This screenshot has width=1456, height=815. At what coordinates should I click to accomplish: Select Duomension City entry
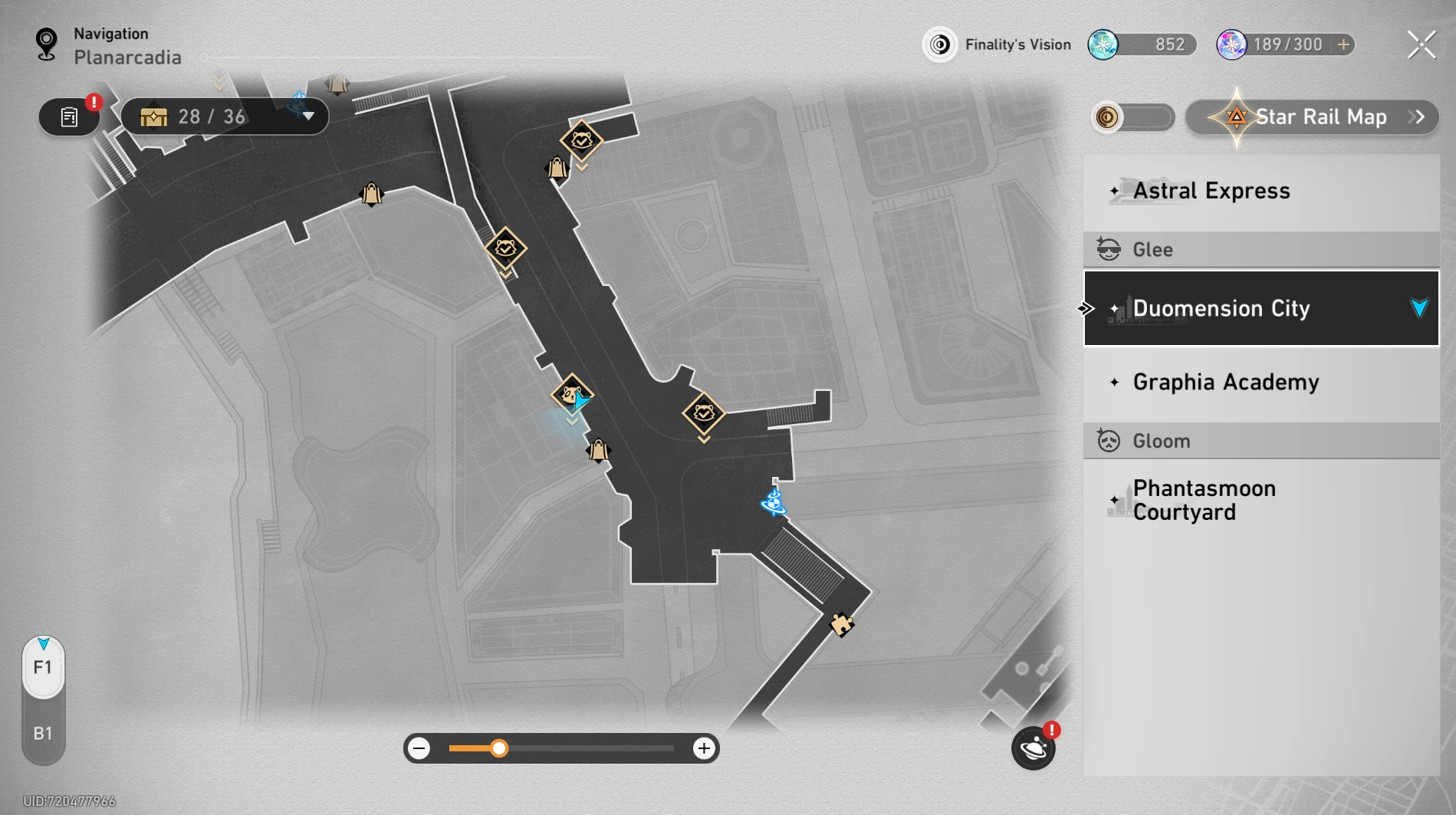click(1260, 308)
